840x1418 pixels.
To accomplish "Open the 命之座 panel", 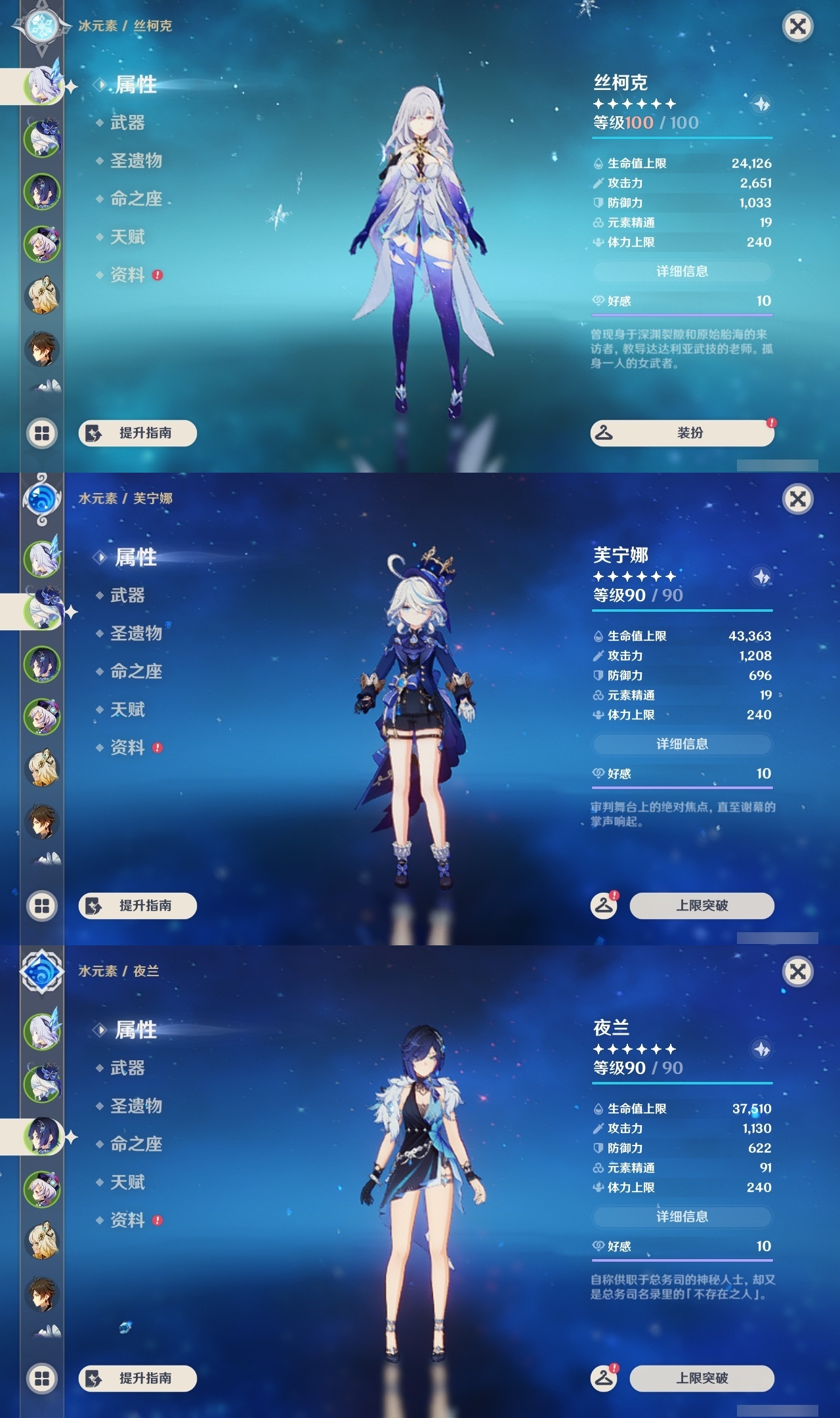I will click(137, 200).
